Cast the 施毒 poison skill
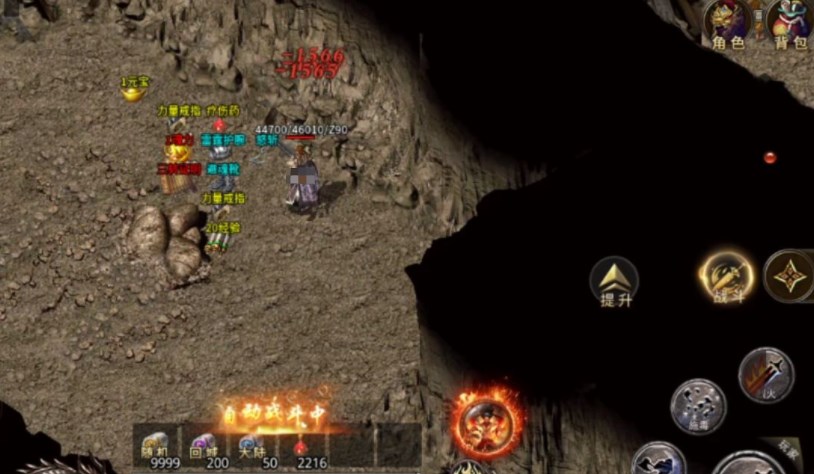This screenshot has width=814, height=474. (x=697, y=406)
